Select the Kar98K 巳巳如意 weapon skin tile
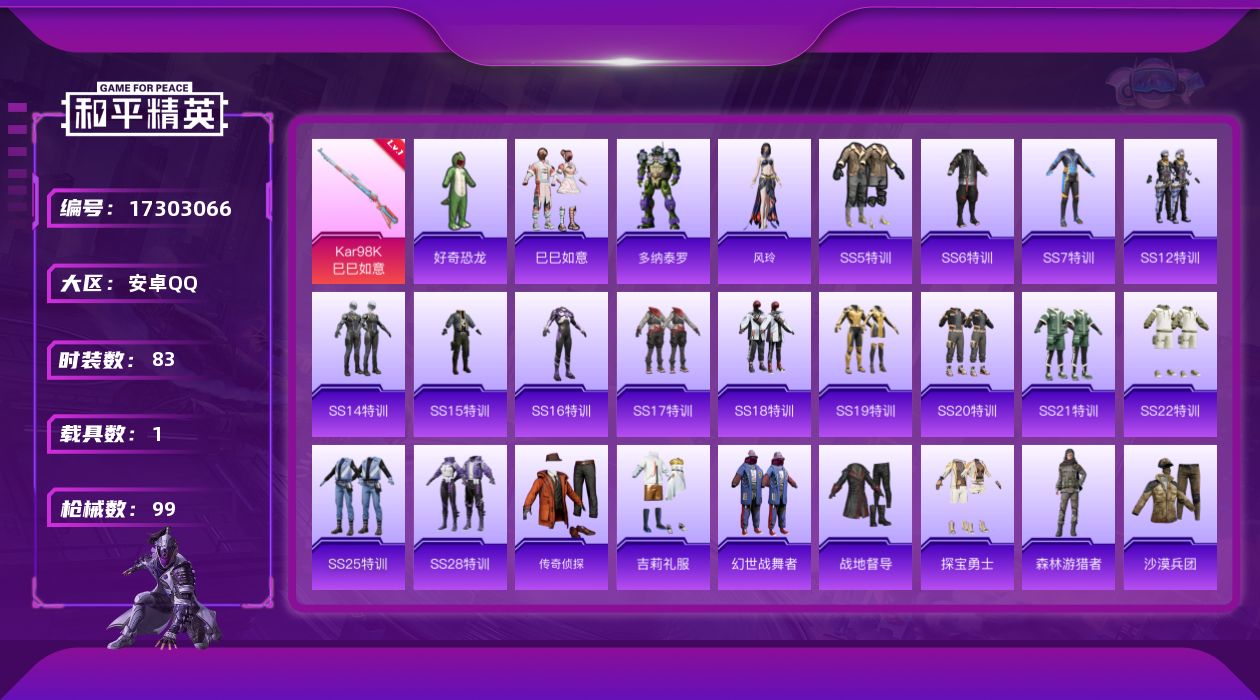Viewport: 1260px width, 700px height. coord(358,211)
